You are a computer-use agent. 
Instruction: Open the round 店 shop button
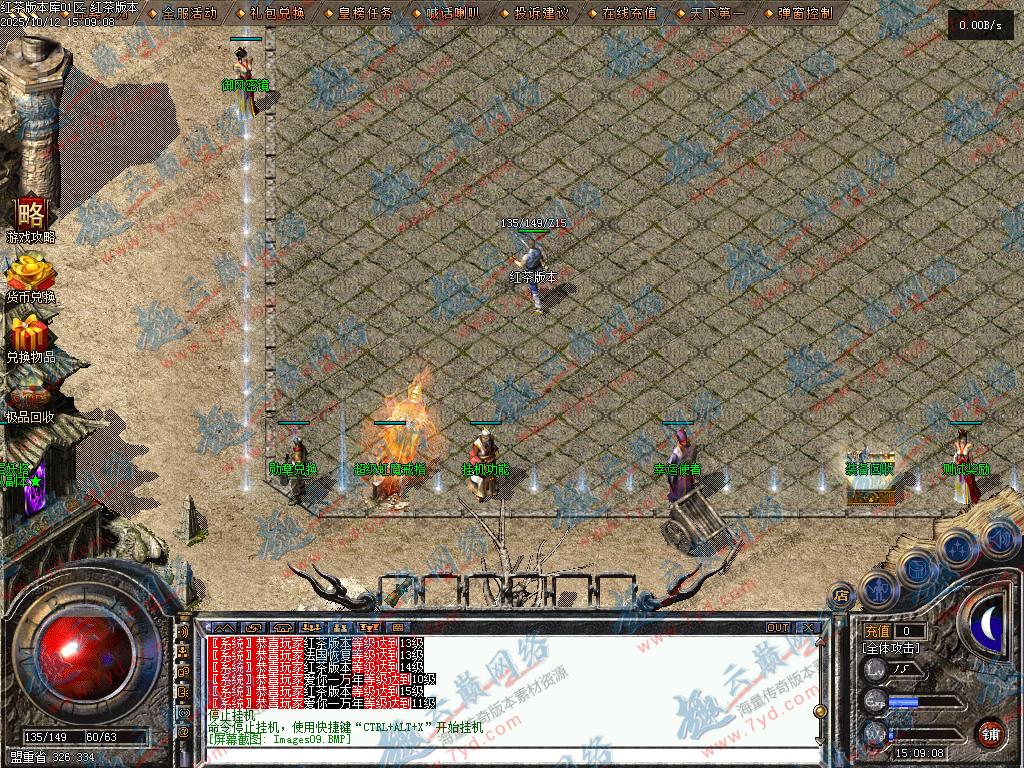[x=841, y=597]
